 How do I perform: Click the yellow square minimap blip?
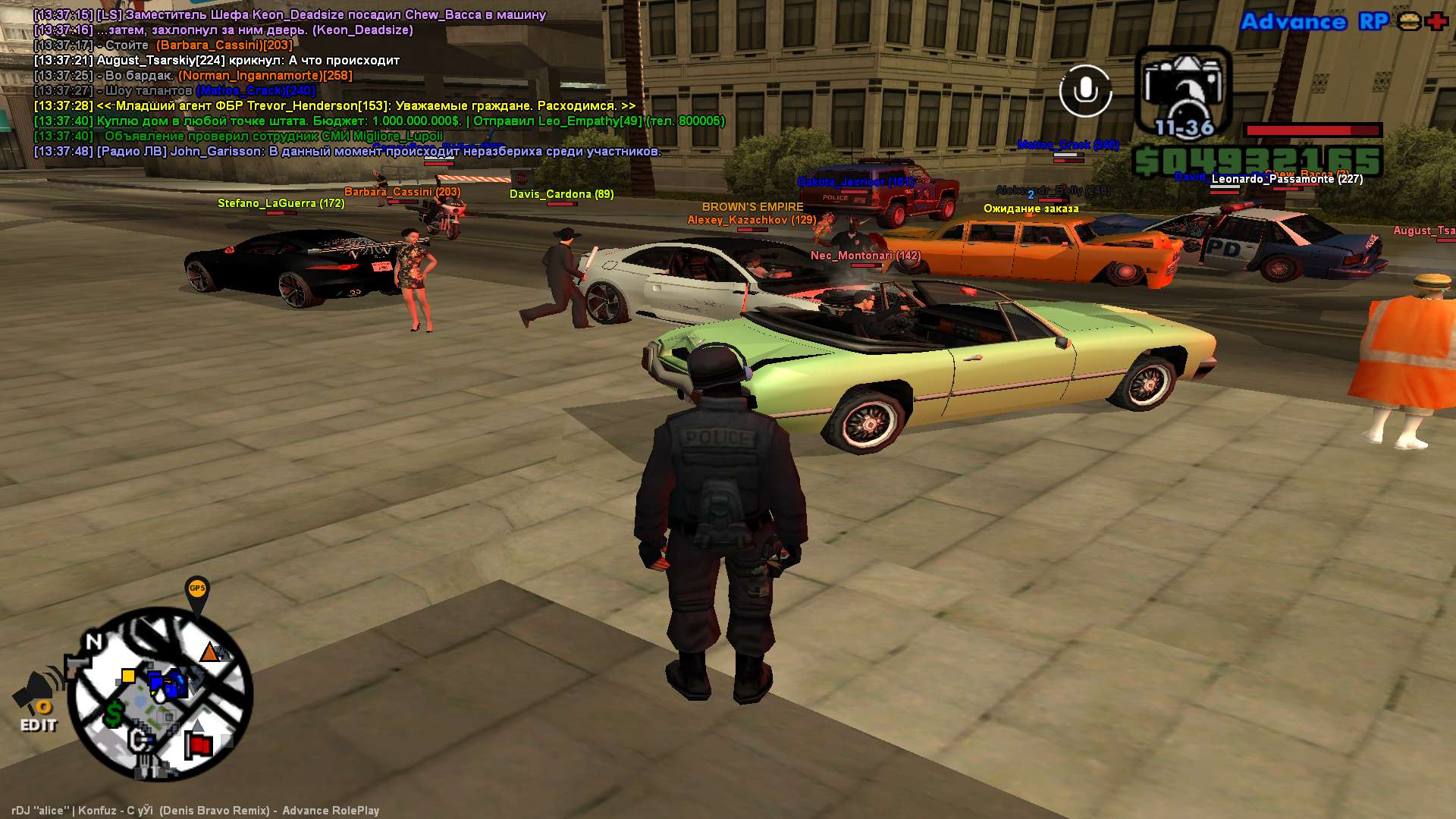point(128,676)
